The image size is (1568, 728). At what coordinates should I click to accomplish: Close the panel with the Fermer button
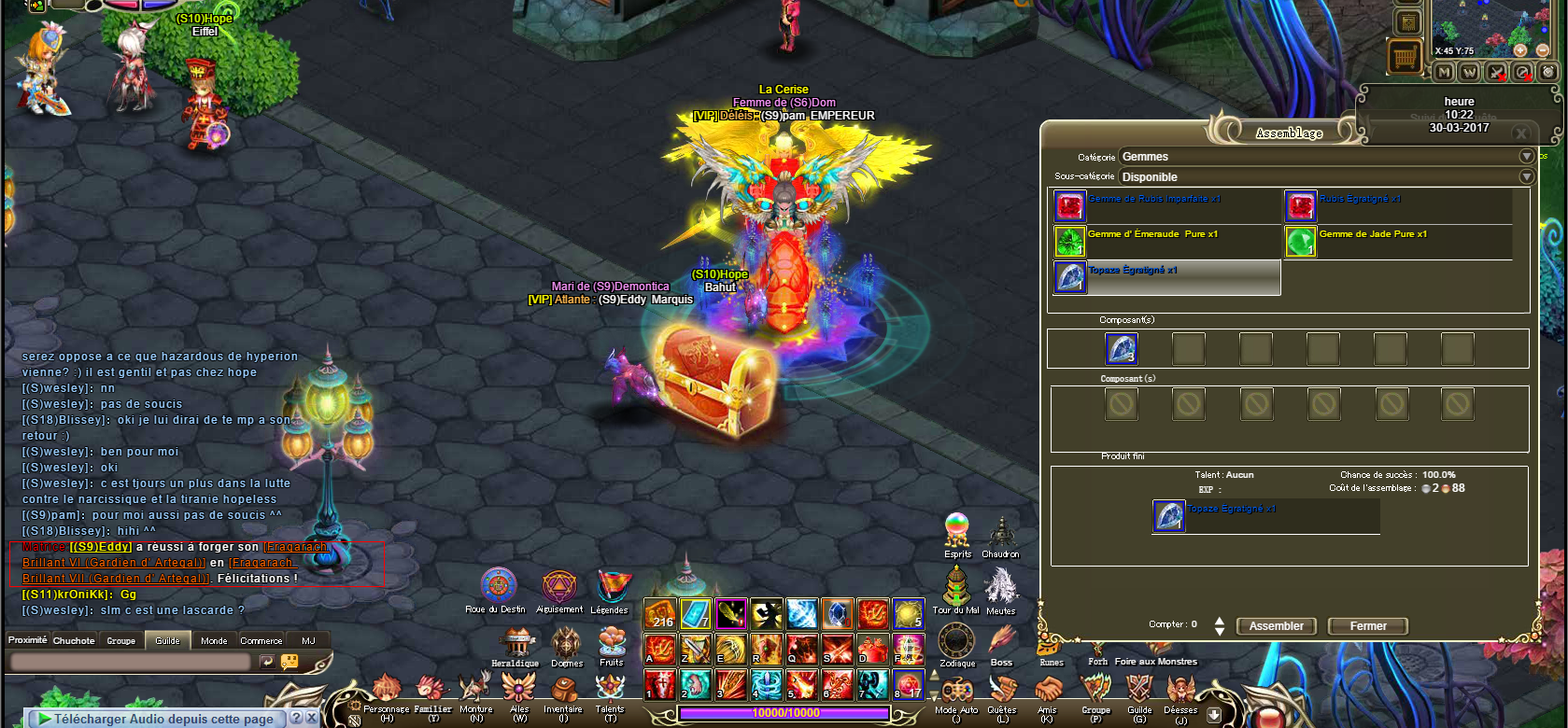[1367, 626]
